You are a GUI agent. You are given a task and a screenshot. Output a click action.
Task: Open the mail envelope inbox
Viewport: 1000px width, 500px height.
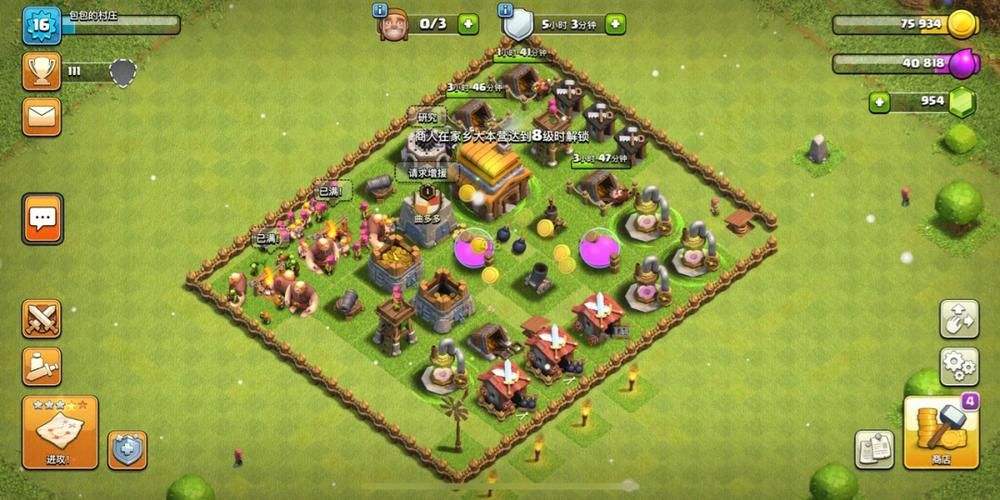pos(42,117)
